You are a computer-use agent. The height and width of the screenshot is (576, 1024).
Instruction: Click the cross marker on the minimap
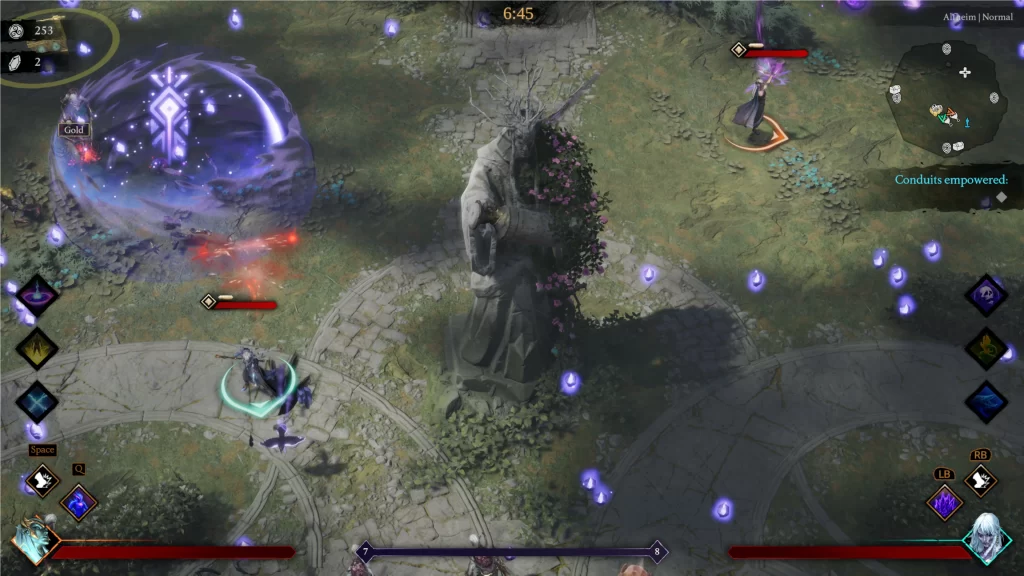pos(965,72)
